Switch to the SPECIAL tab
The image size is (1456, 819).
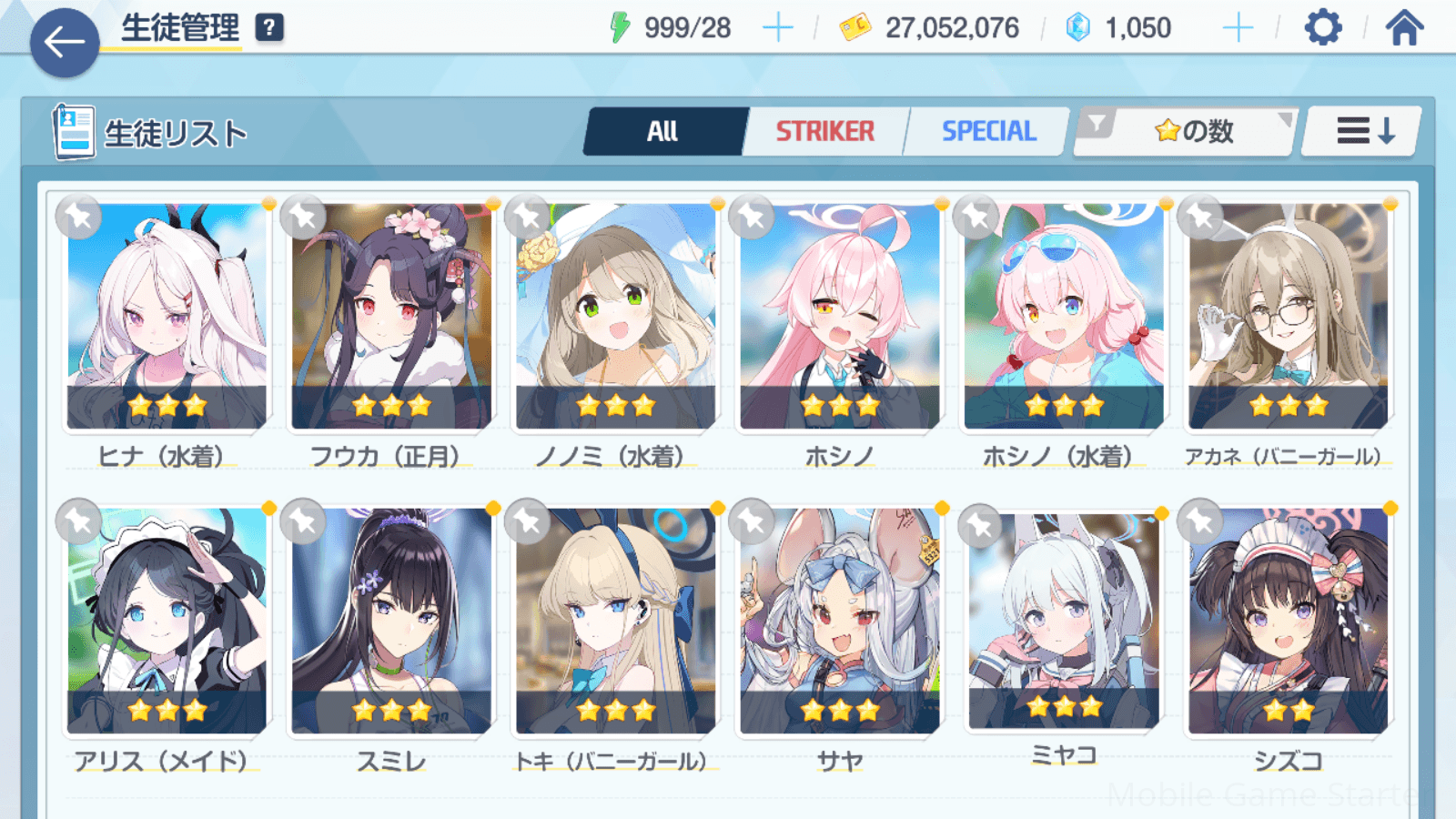pyautogui.click(x=988, y=132)
